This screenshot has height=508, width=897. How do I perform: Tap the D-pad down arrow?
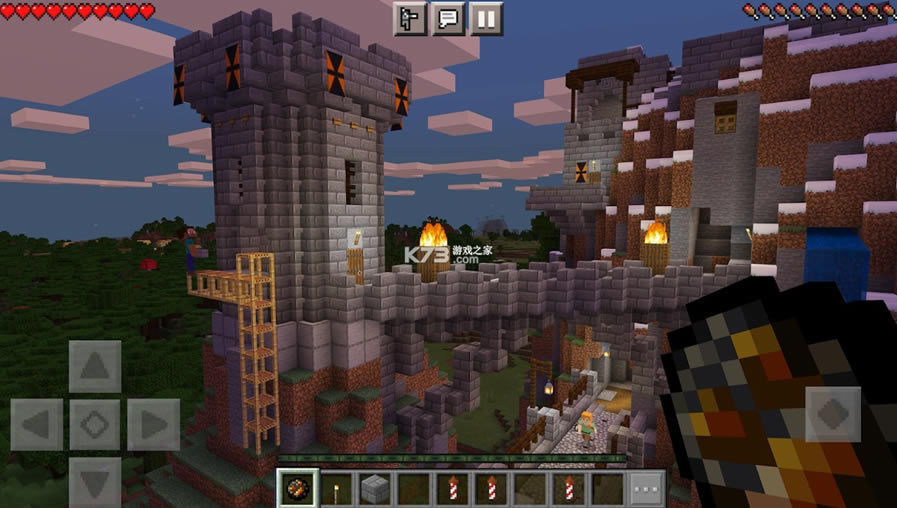point(95,482)
